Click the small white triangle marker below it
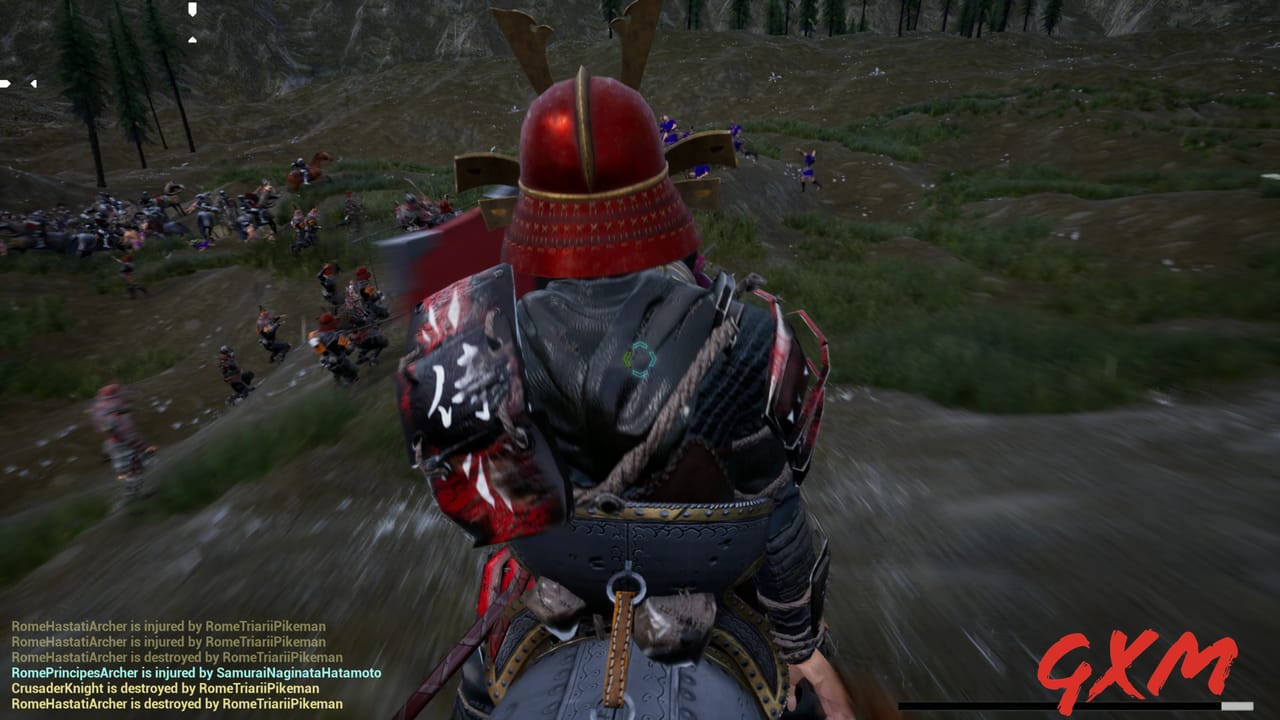 [x=192, y=40]
